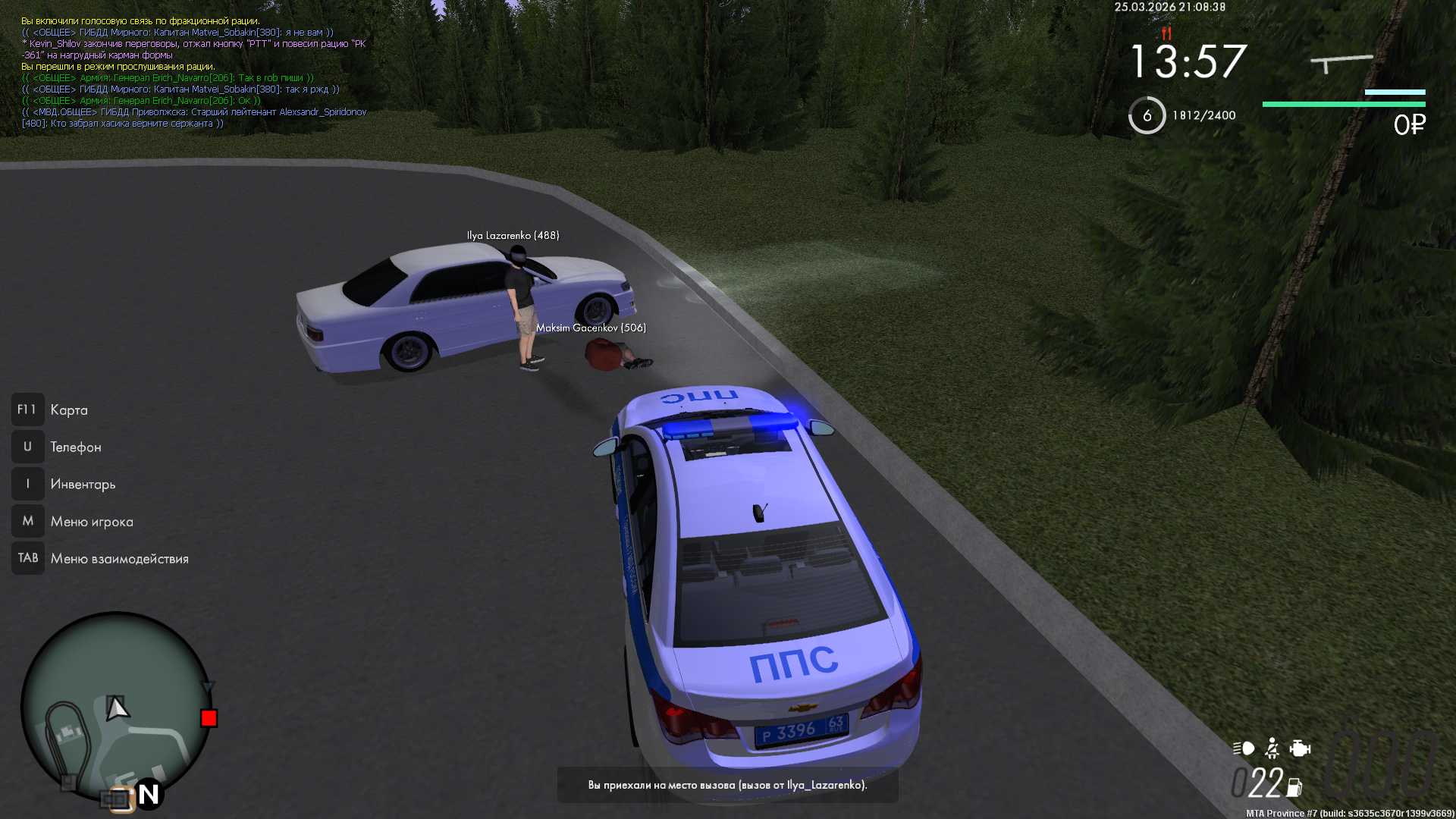Click the fuel pump icon

(x=1294, y=788)
